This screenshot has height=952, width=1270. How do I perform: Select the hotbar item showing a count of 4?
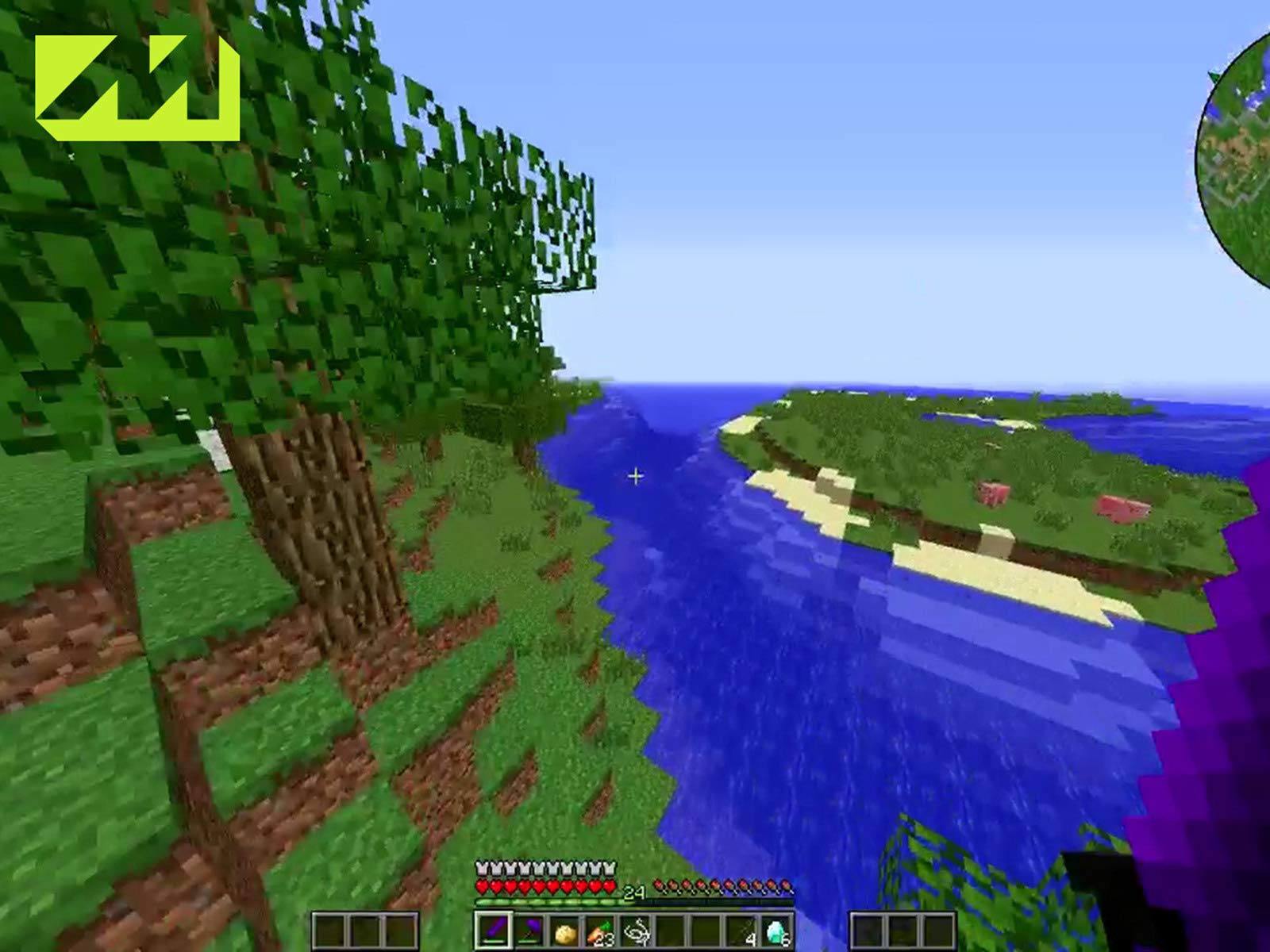click(x=741, y=930)
